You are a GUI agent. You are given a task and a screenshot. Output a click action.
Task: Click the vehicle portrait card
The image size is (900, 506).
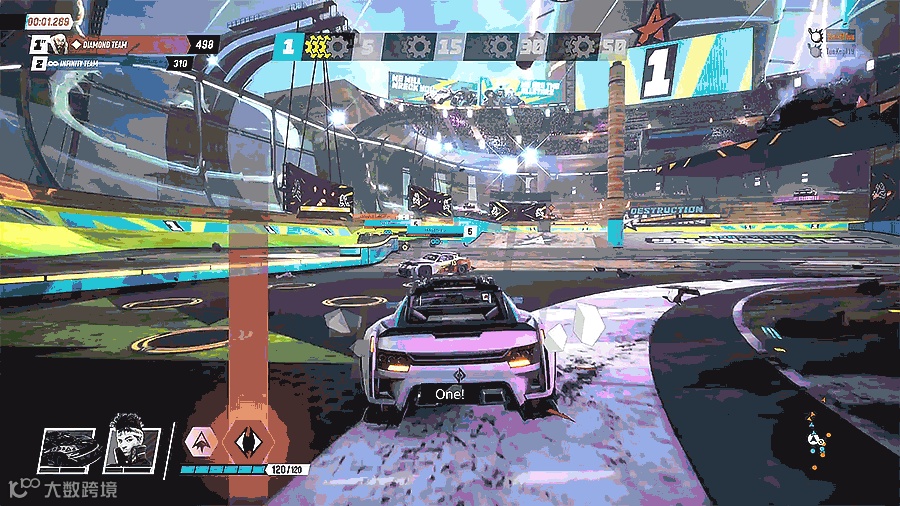tap(70, 449)
